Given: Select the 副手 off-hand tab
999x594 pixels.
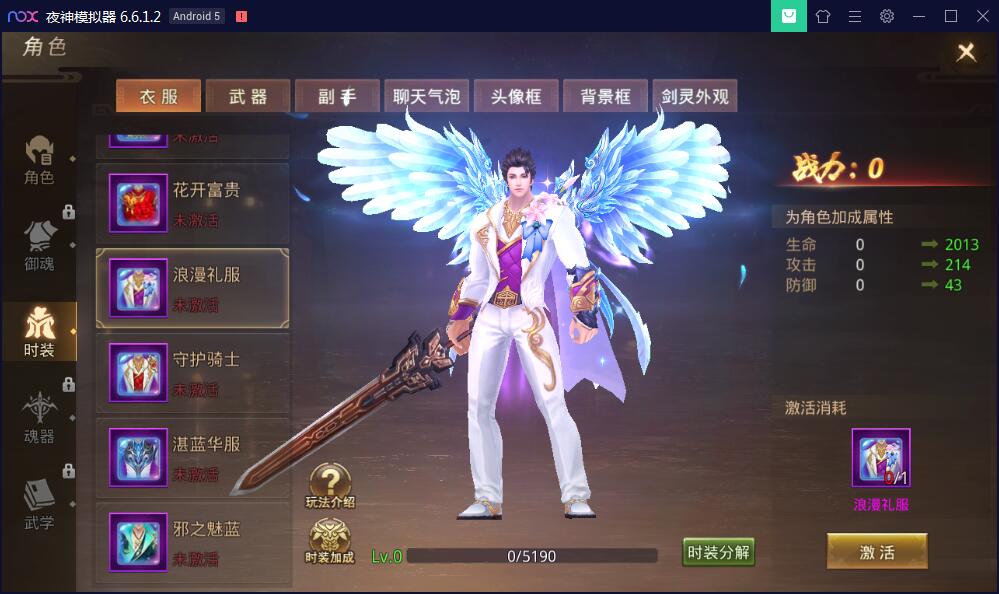Looking at the screenshot, I should [x=337, y=97].
